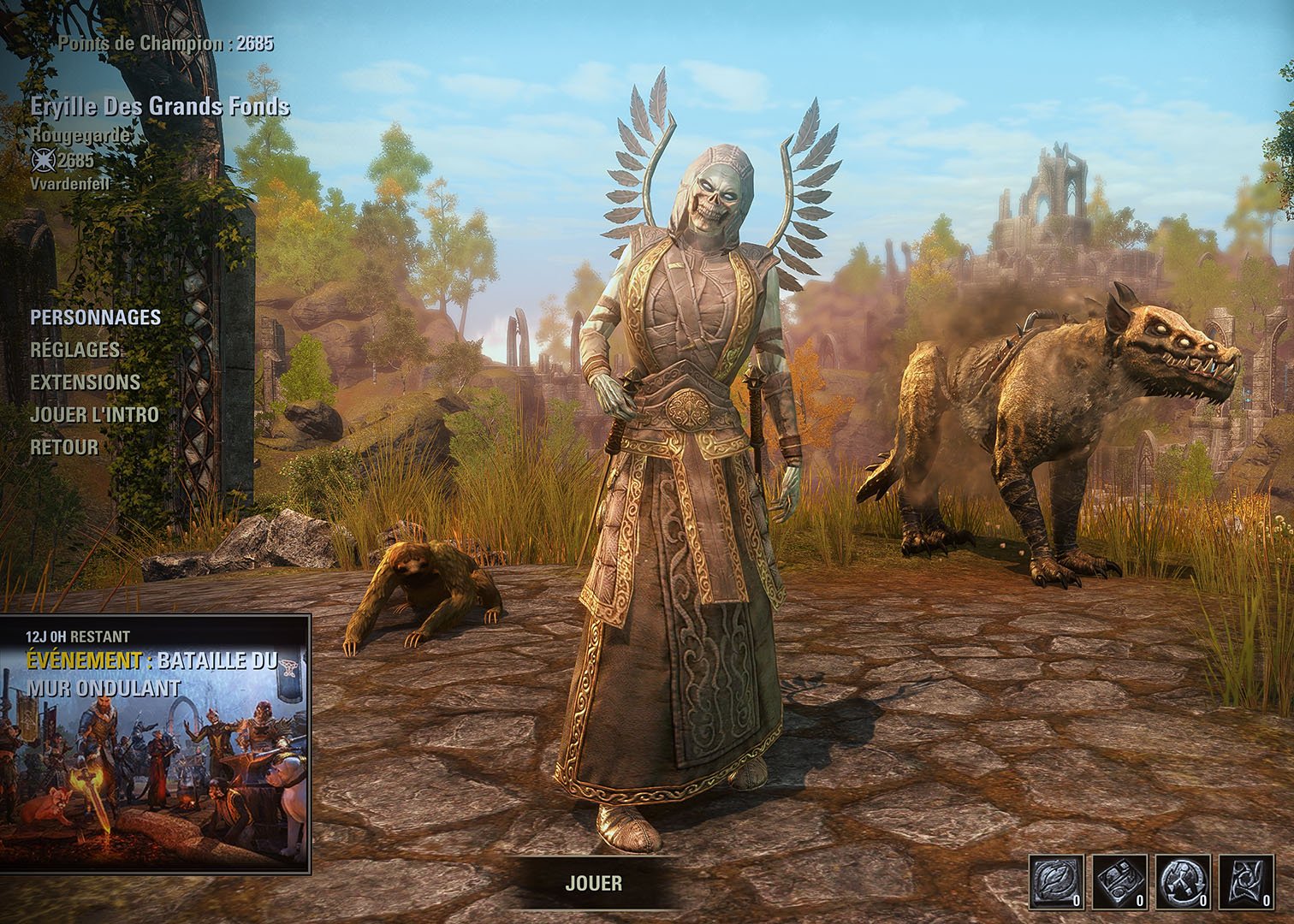
Task: Go back with the Retour entry
Action: (x=64, y=447)
